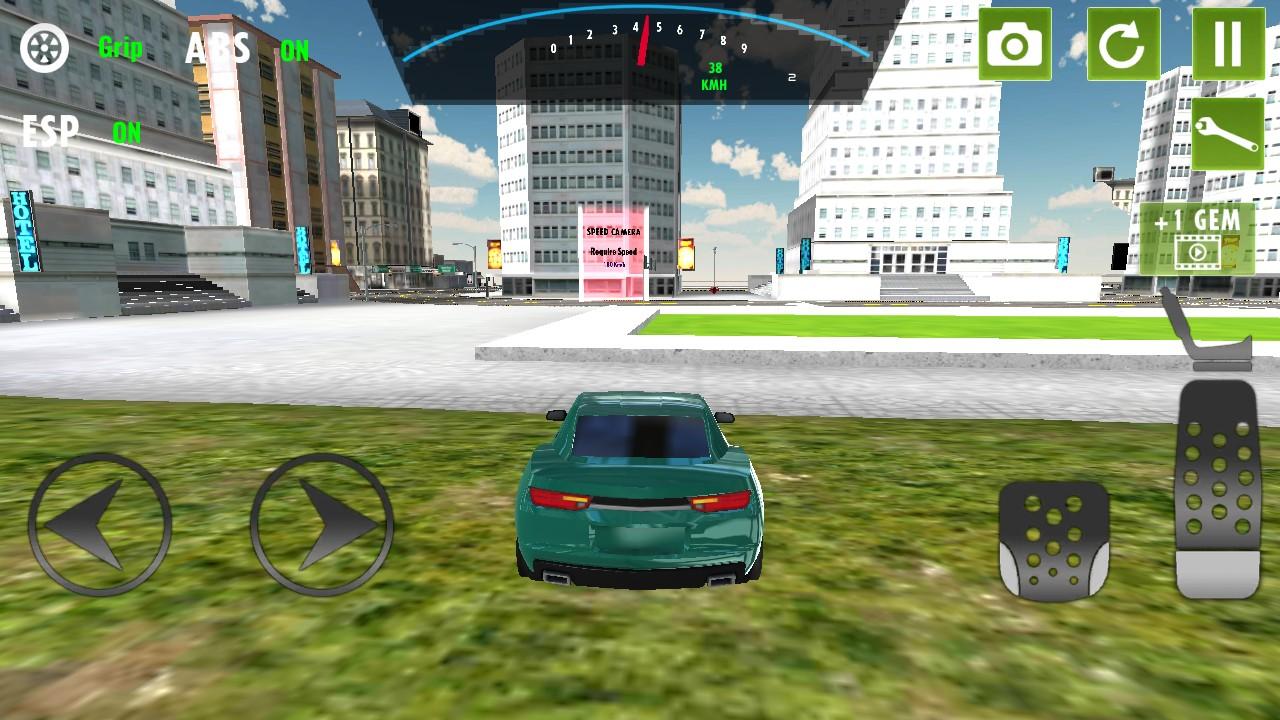The height and width of the screenshot is (720, 1280).
Task: Switch the tire Grip mode
Action: point(45,47)
